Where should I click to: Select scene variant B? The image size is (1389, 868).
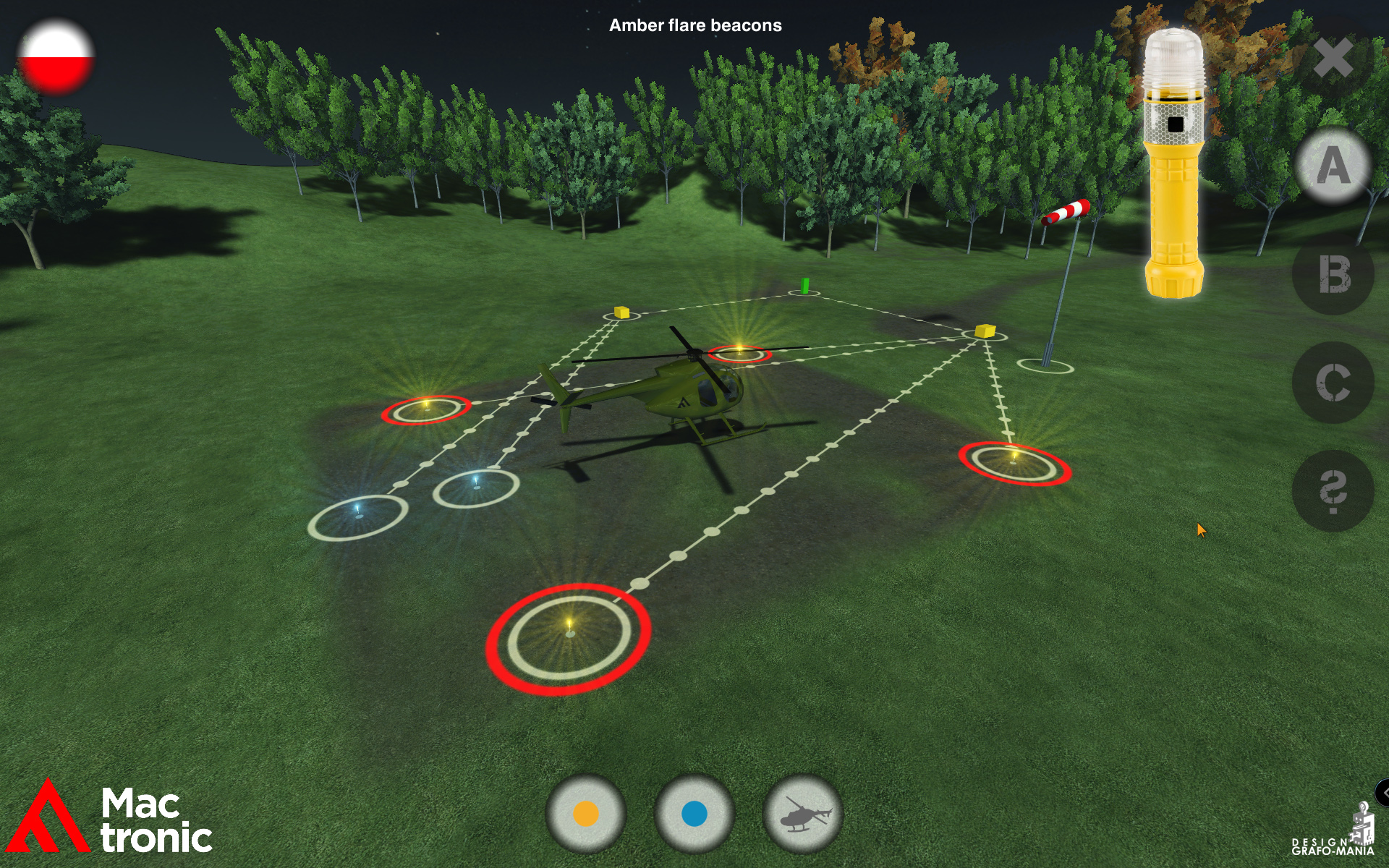pos(1333,275)
